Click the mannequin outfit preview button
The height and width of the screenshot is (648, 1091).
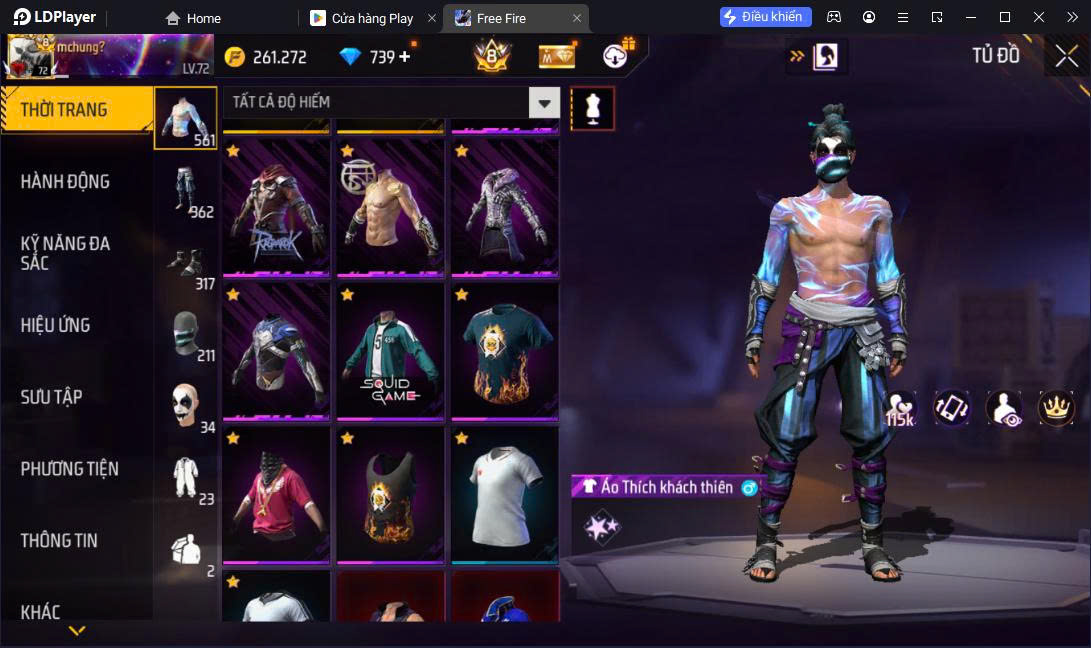click(x=592, y=108)
